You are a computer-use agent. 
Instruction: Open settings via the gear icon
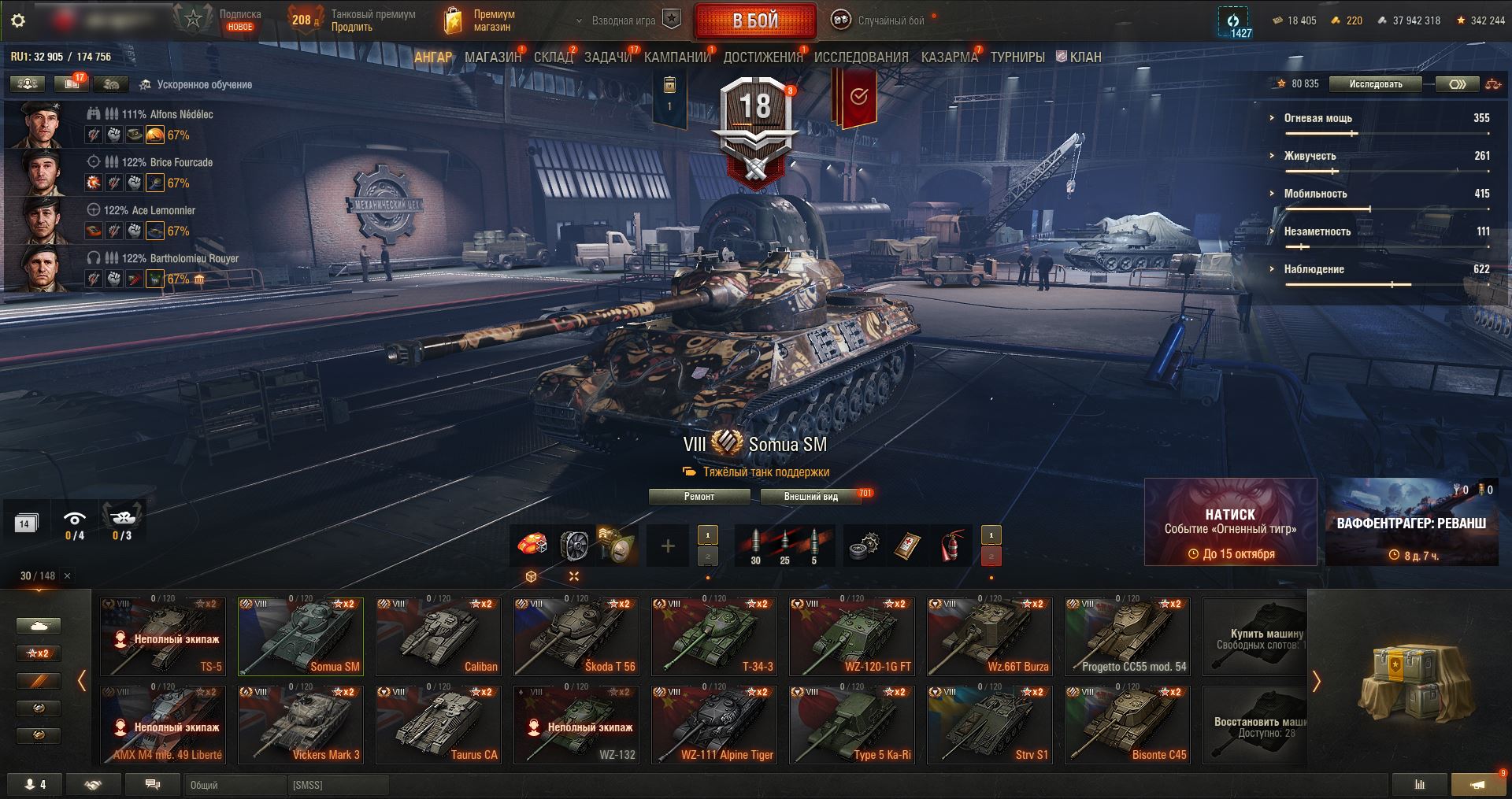(x=18, y=20)
